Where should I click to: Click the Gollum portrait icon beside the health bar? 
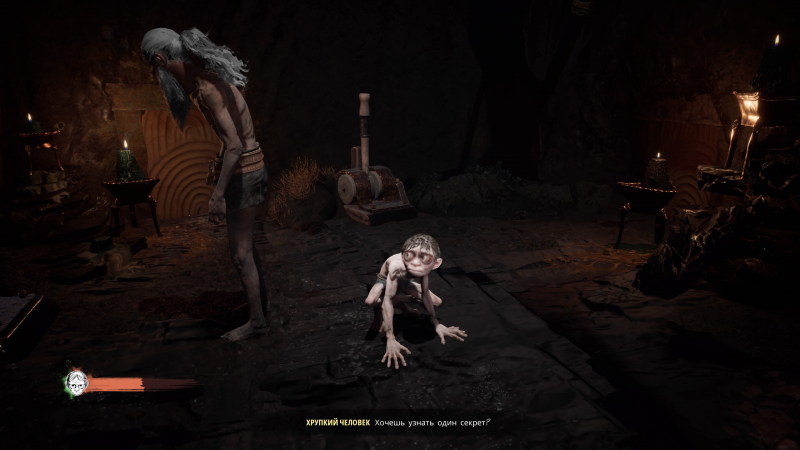pyautogui.click(x=75, y=382)
